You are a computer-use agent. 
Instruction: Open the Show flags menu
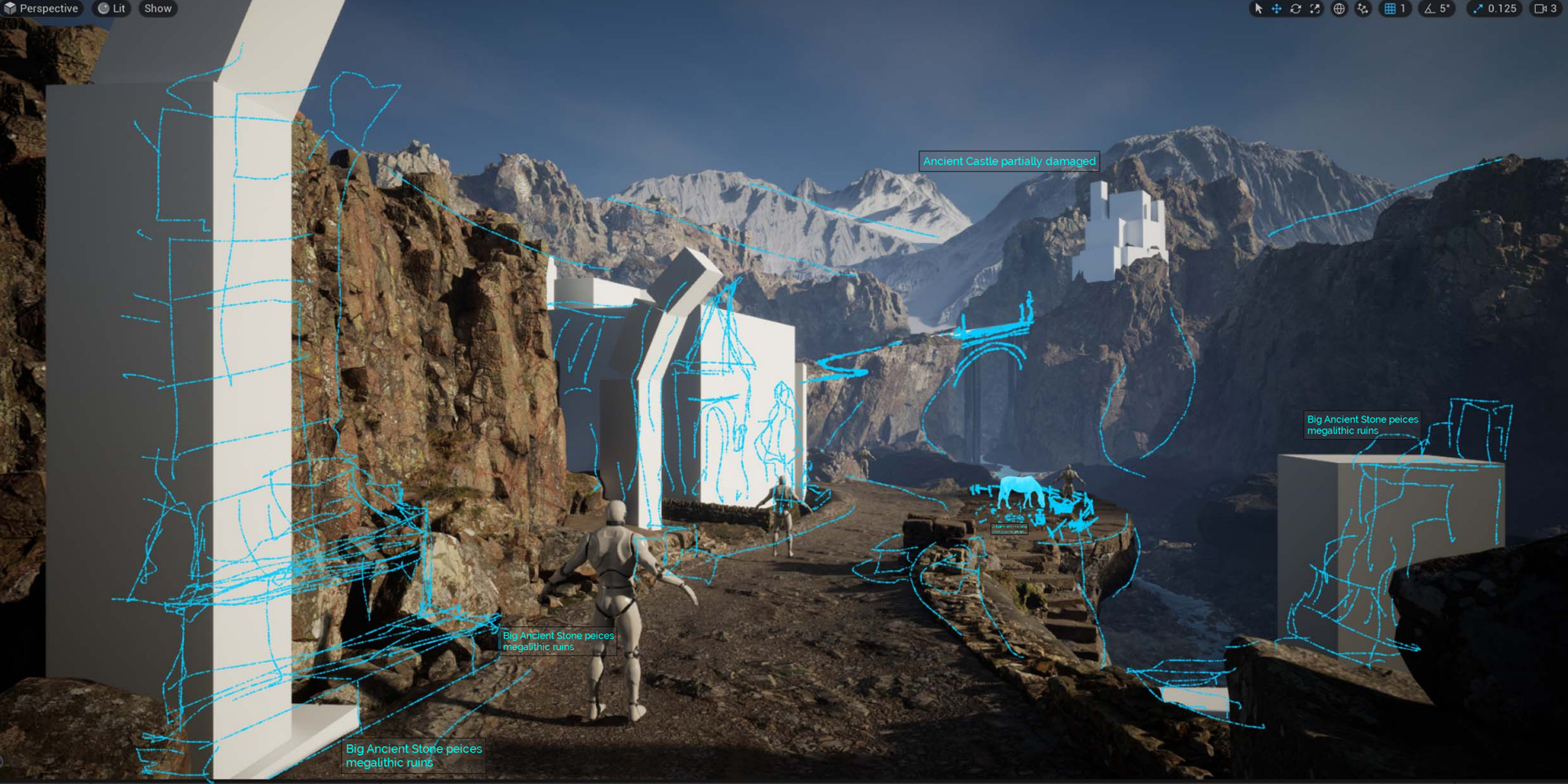pyautogui.click(x=158, y=9)
